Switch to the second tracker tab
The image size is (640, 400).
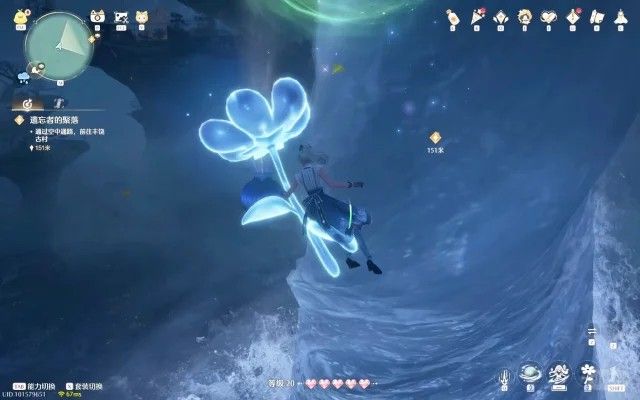59,102
